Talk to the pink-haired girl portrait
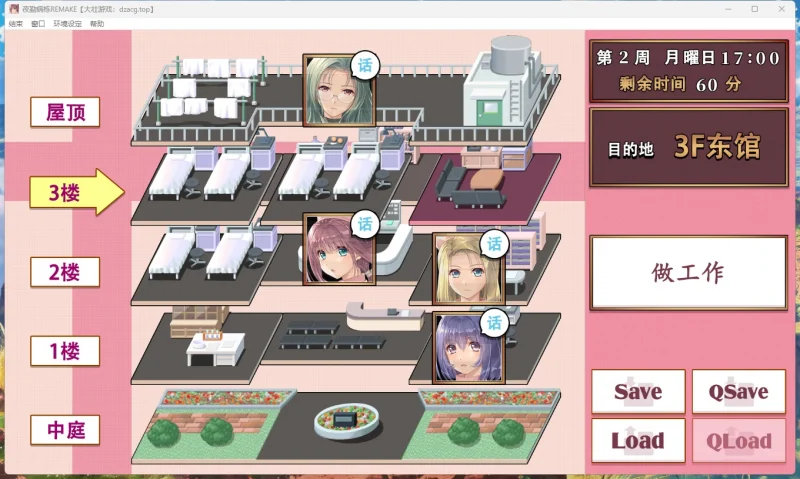Screen dimensions: 800x479 [x=332, y=250]
